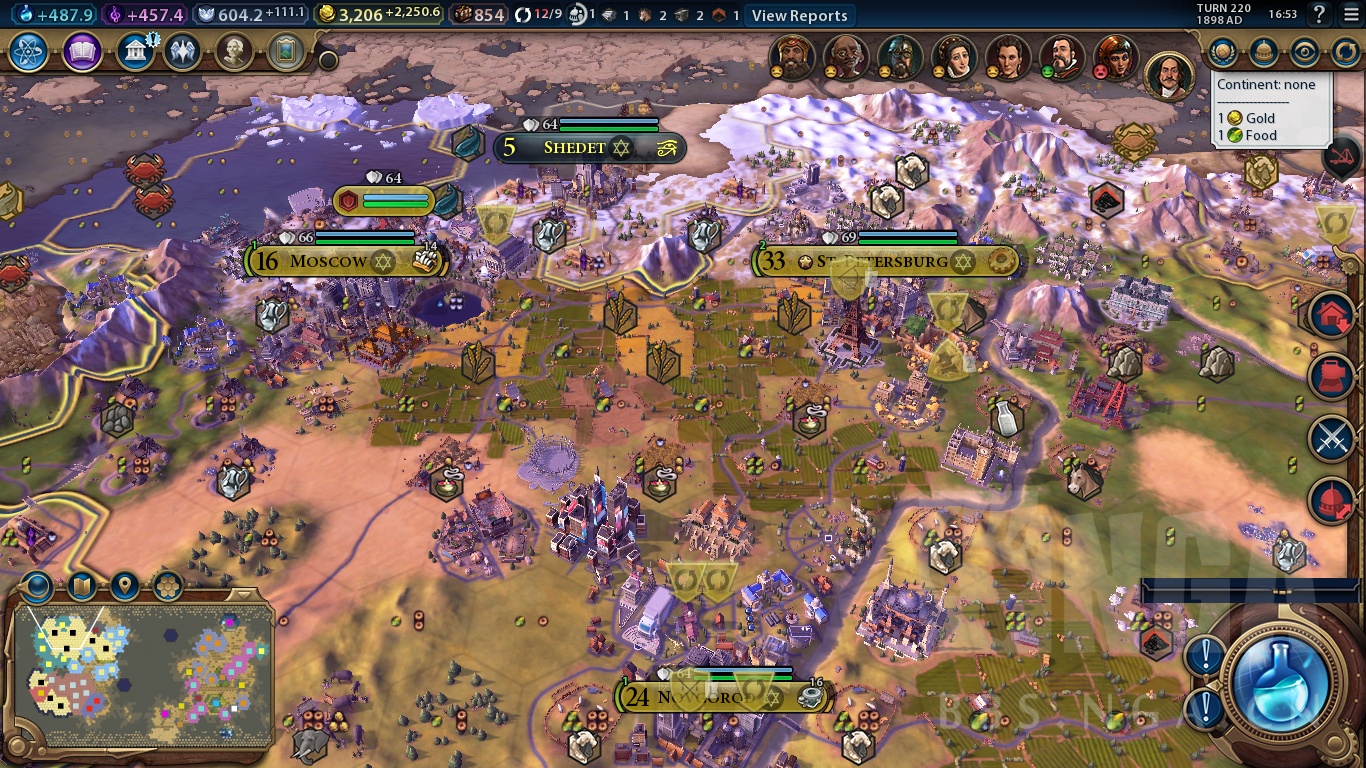
Task: Open the Great Works painting icon
Action: (285, 52)
